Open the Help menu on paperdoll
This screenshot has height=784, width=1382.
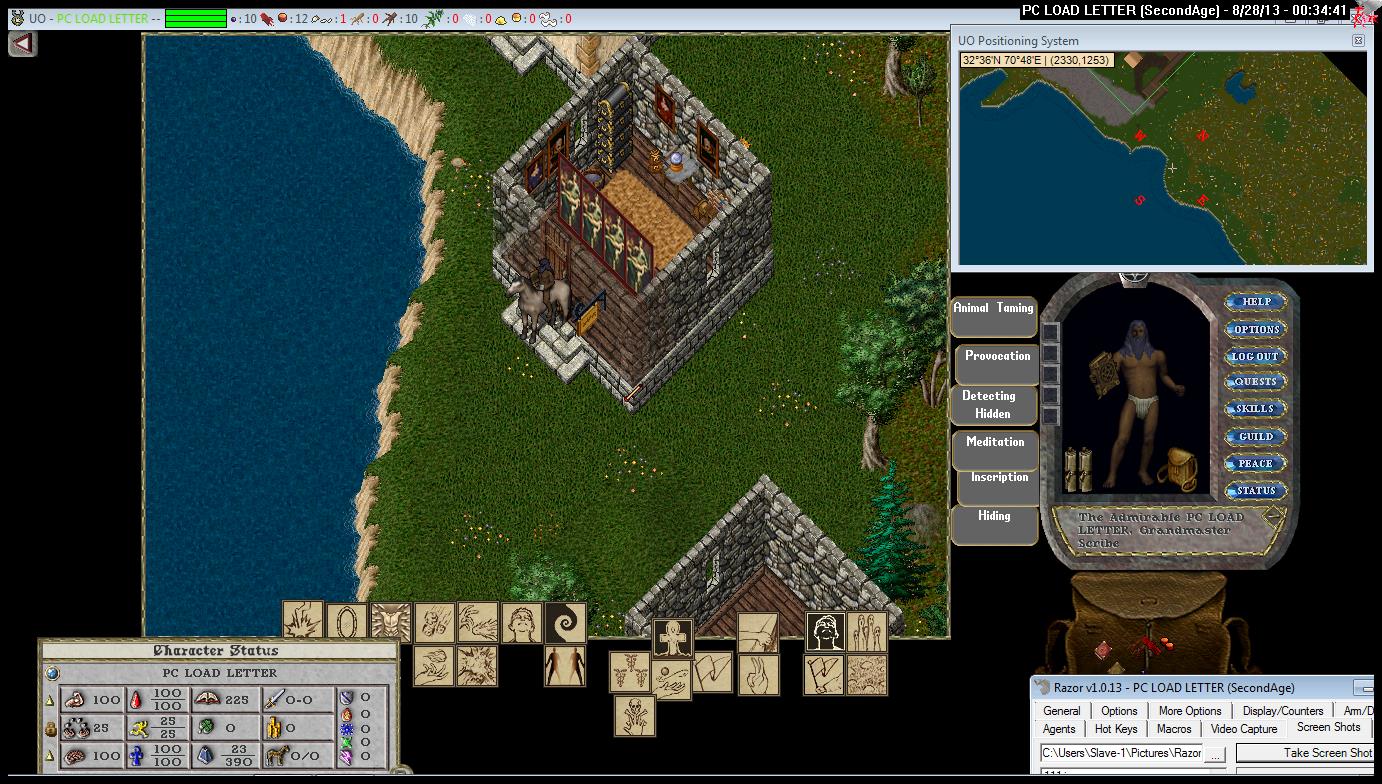click(1256, 302)
